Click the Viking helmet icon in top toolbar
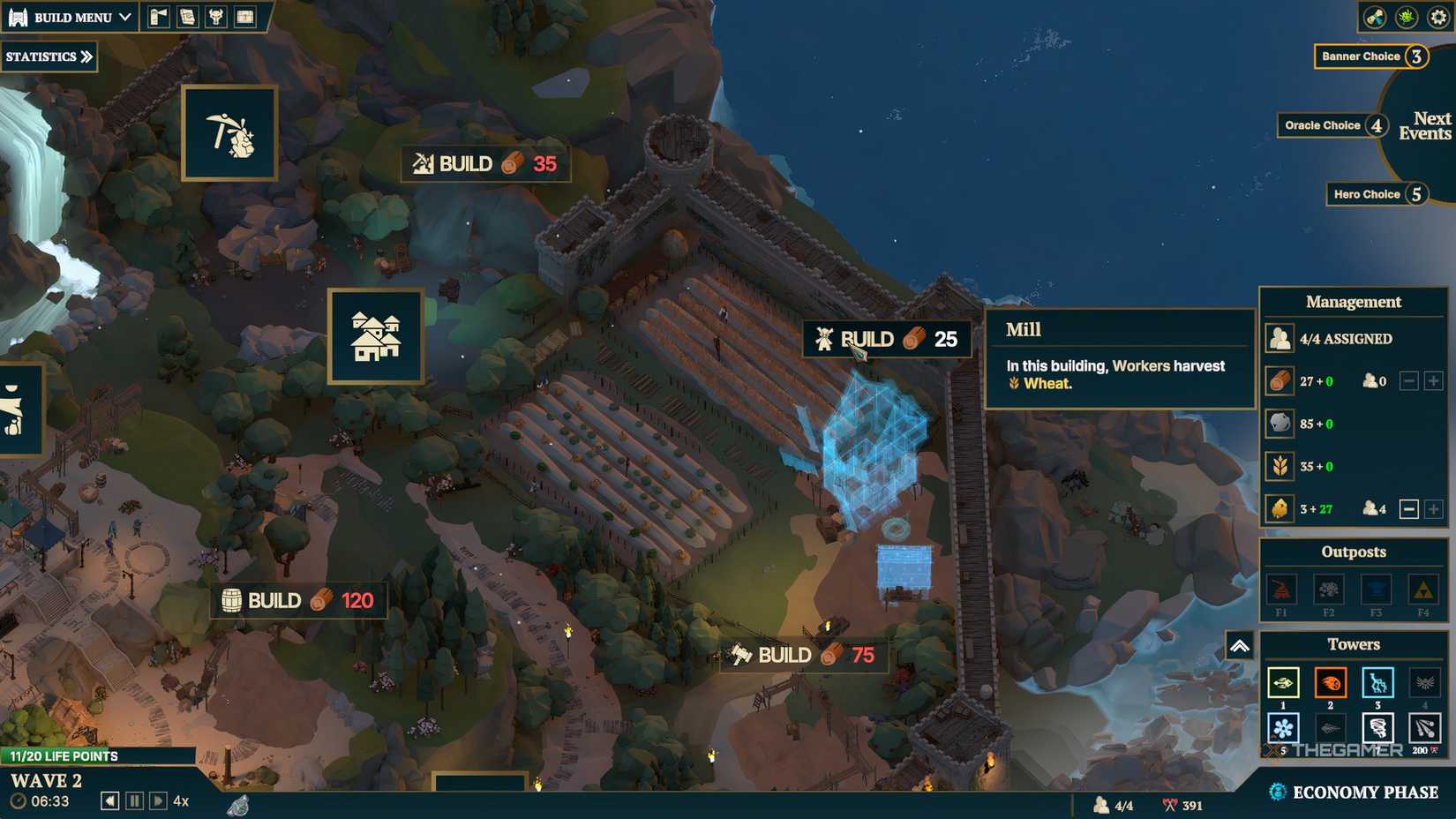This screenshot has height=819, width=1456. 214,16
